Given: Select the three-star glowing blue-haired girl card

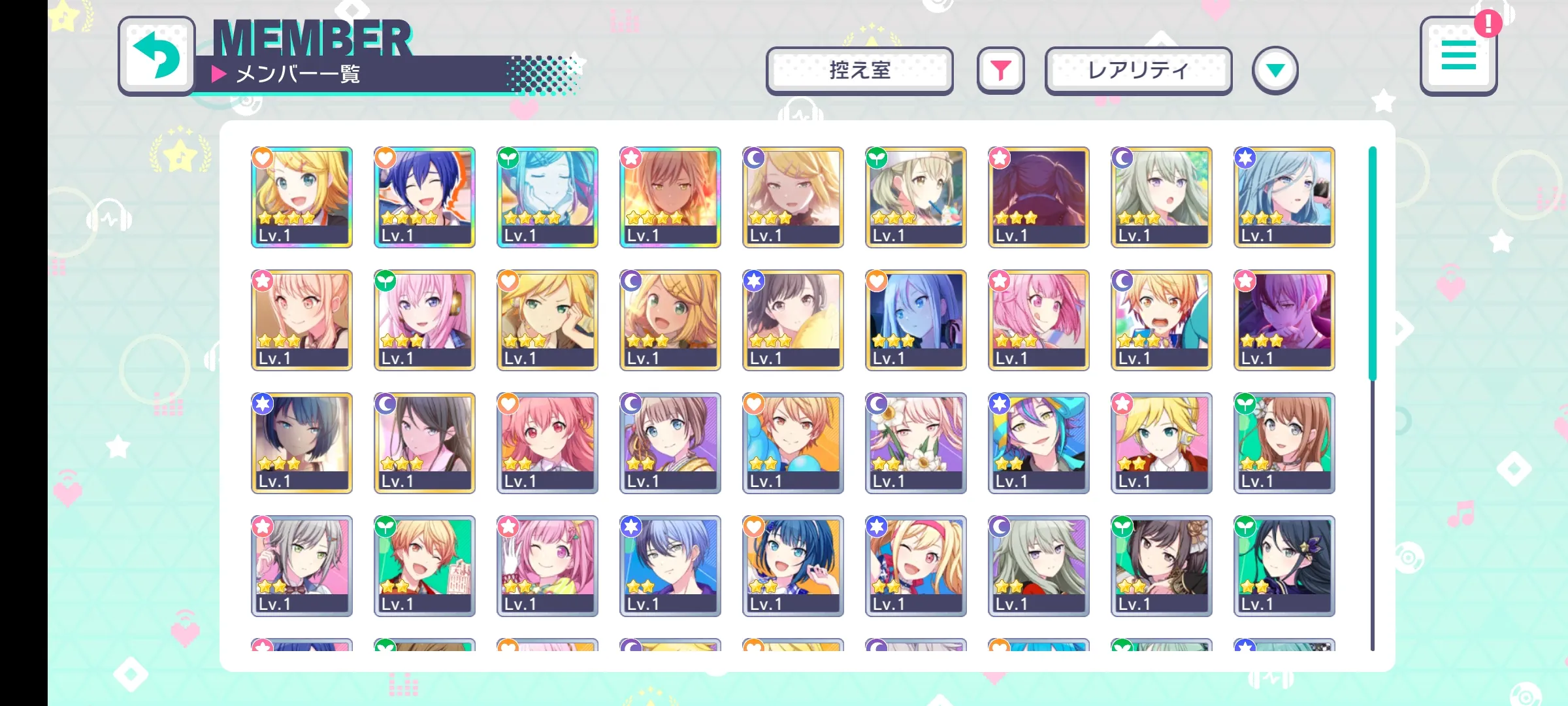Looking at the screenshot, I should 916,320.
